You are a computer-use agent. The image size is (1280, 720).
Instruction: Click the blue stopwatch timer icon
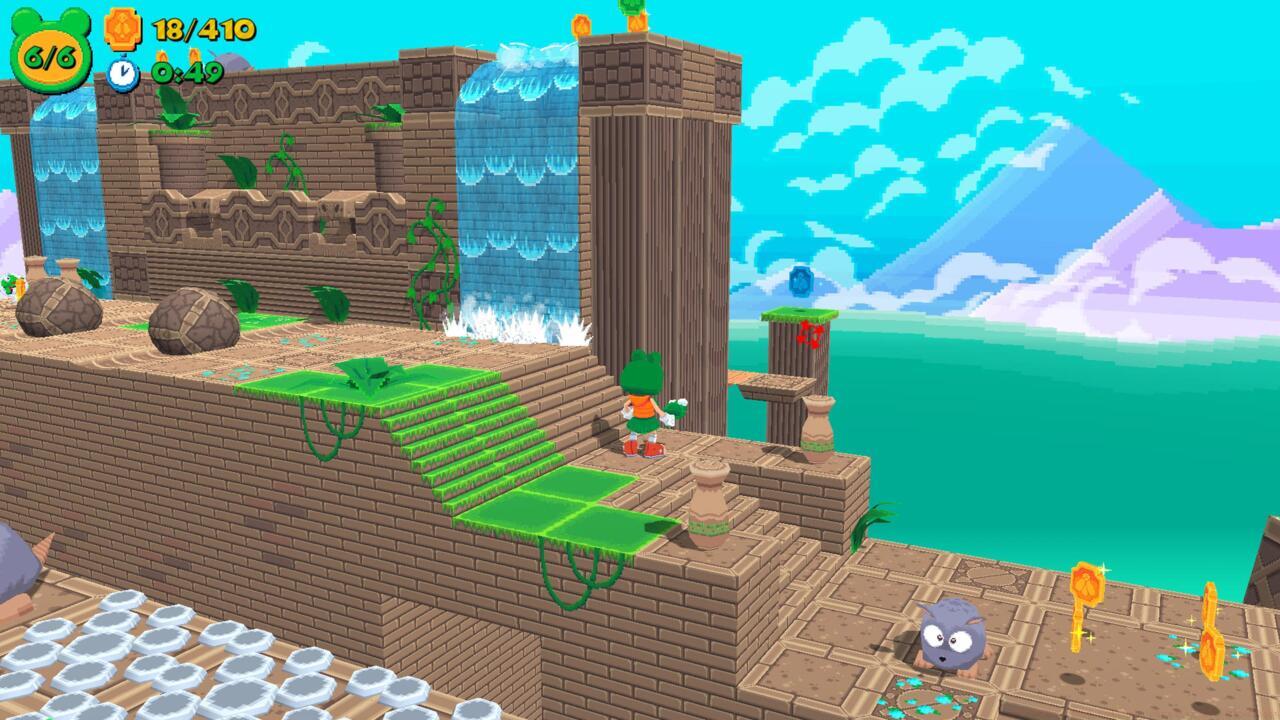click(x=122, y=72)
